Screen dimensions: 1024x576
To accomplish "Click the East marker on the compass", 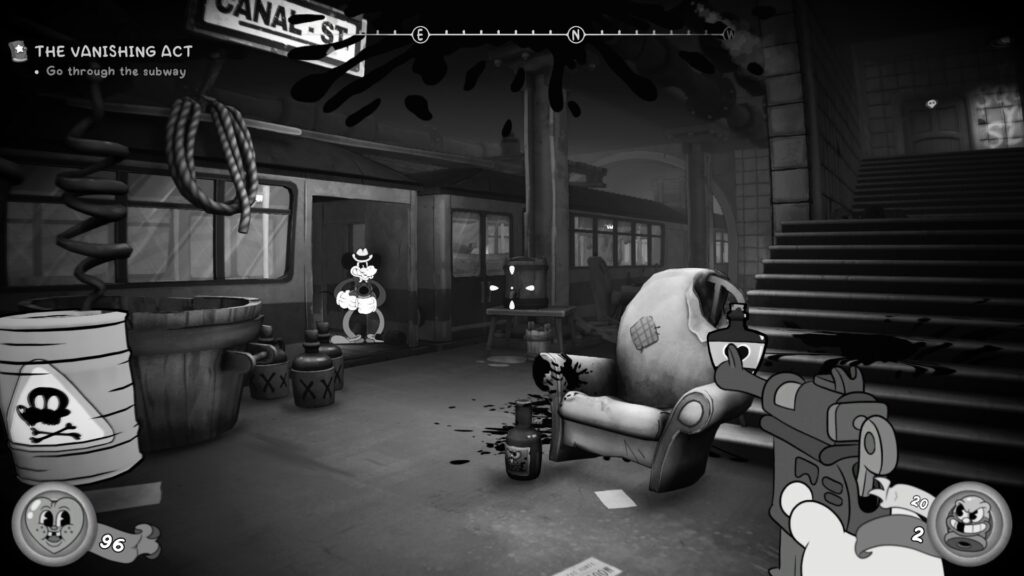I will (x=420, y=35).
